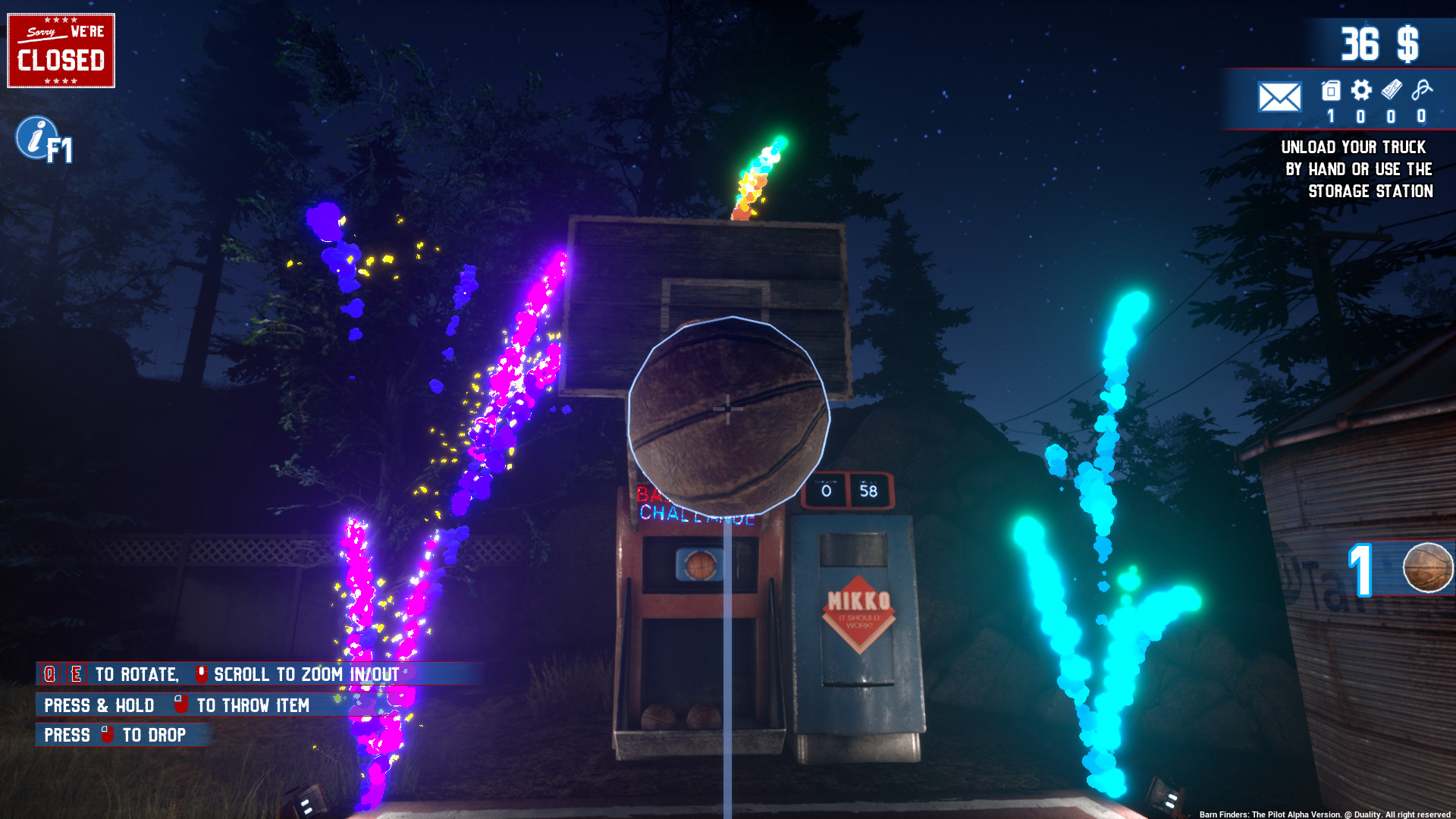The image size is (1456, 819).
Task: Open the mail envelope notification
Action: pyautogui.click(x=1279, y=97)
